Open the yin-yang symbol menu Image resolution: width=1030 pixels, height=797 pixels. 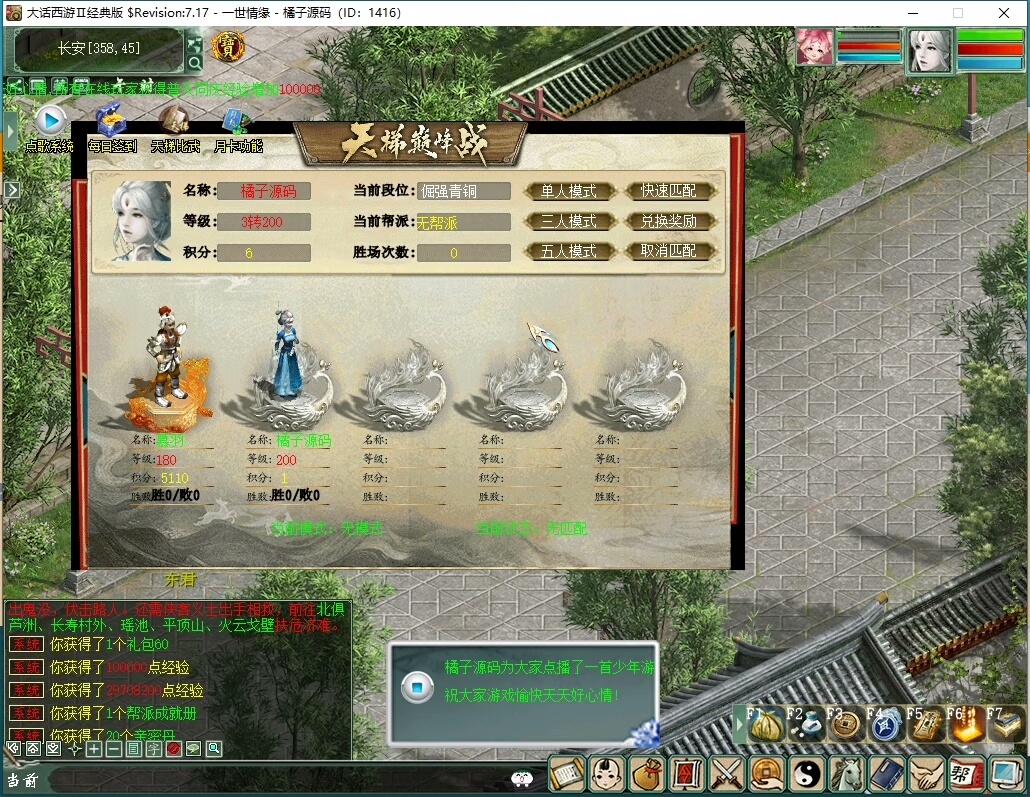coord(806,773)
